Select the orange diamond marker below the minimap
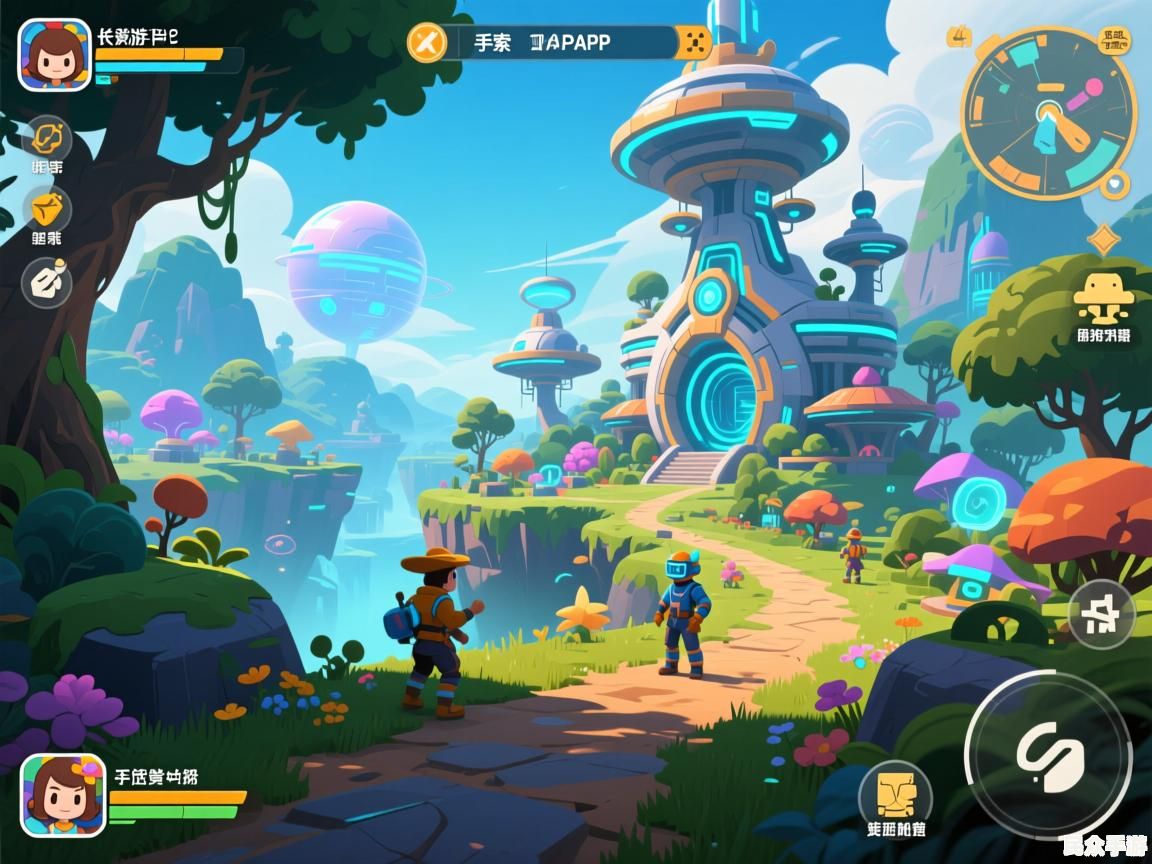This screenshot has height=864, width=1152. (x=1104, y=239)
